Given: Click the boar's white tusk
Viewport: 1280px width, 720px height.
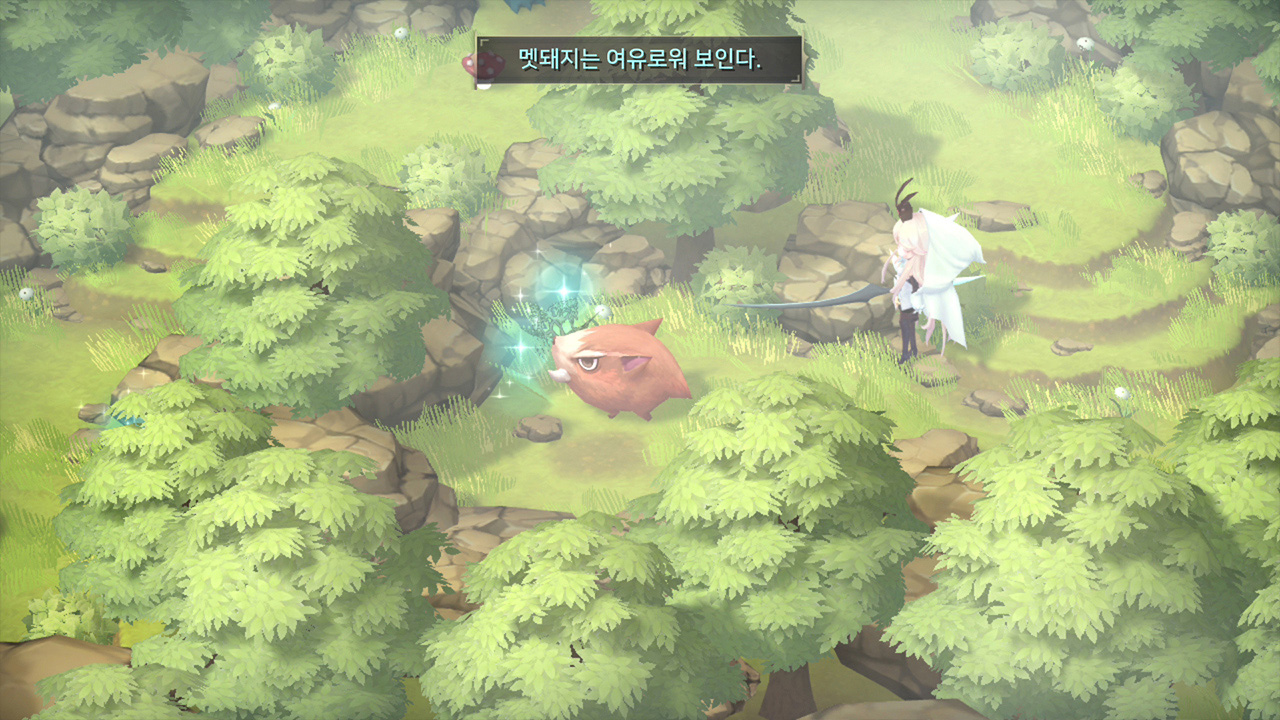Looking at the screenshot, I should [559, 376].
